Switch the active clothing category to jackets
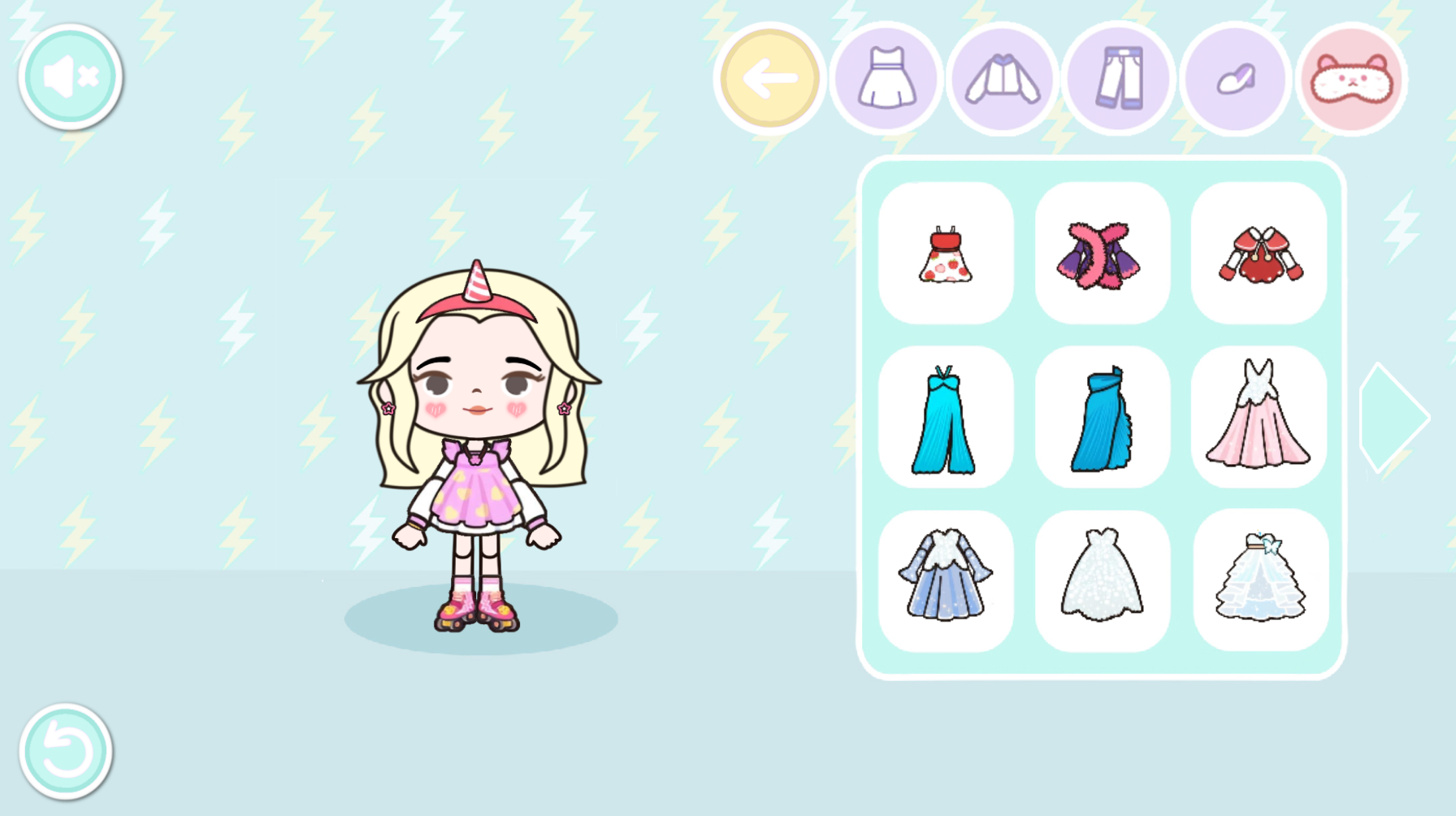This screenshot has width=1456, height=816. (x=1002, y=79)
